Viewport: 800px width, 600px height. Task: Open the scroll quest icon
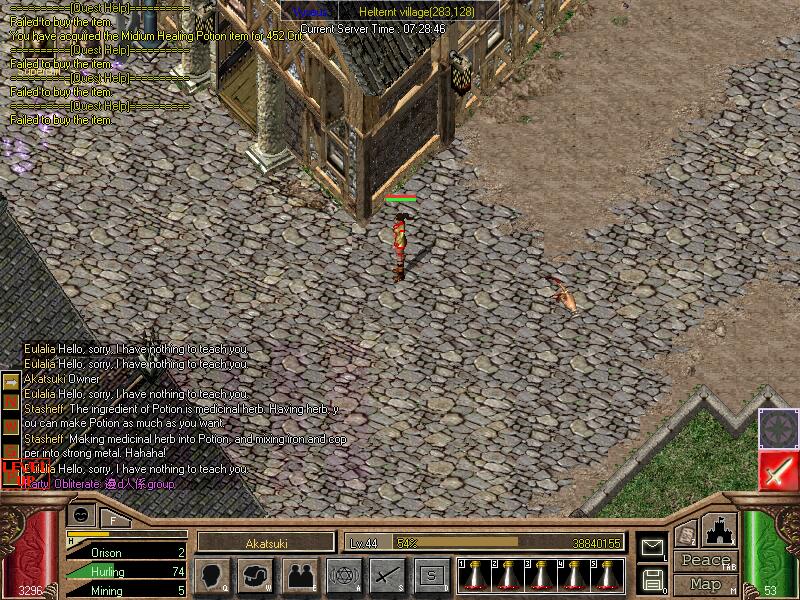click(x=685, y=534)
